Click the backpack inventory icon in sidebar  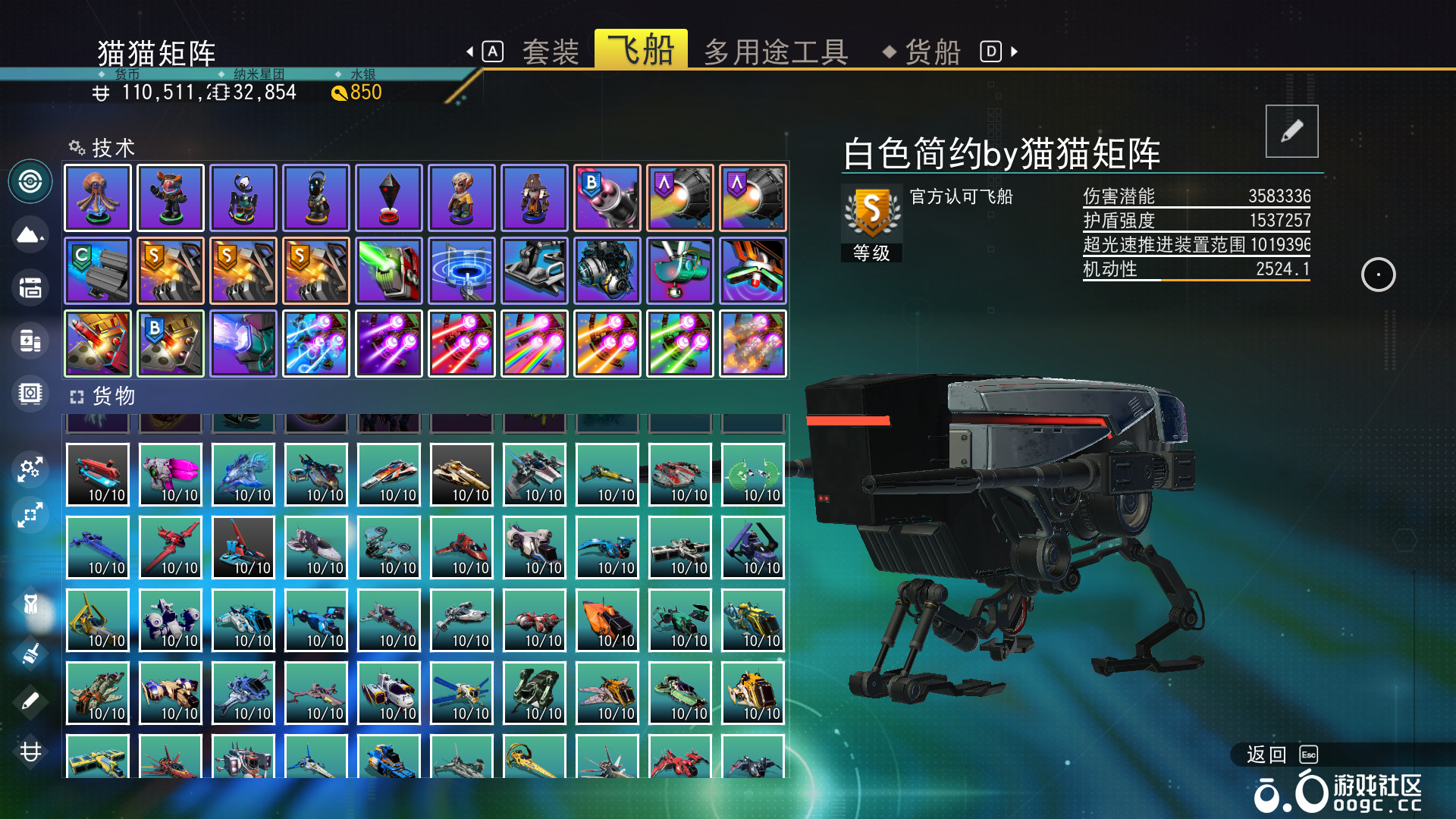[30, 288]
